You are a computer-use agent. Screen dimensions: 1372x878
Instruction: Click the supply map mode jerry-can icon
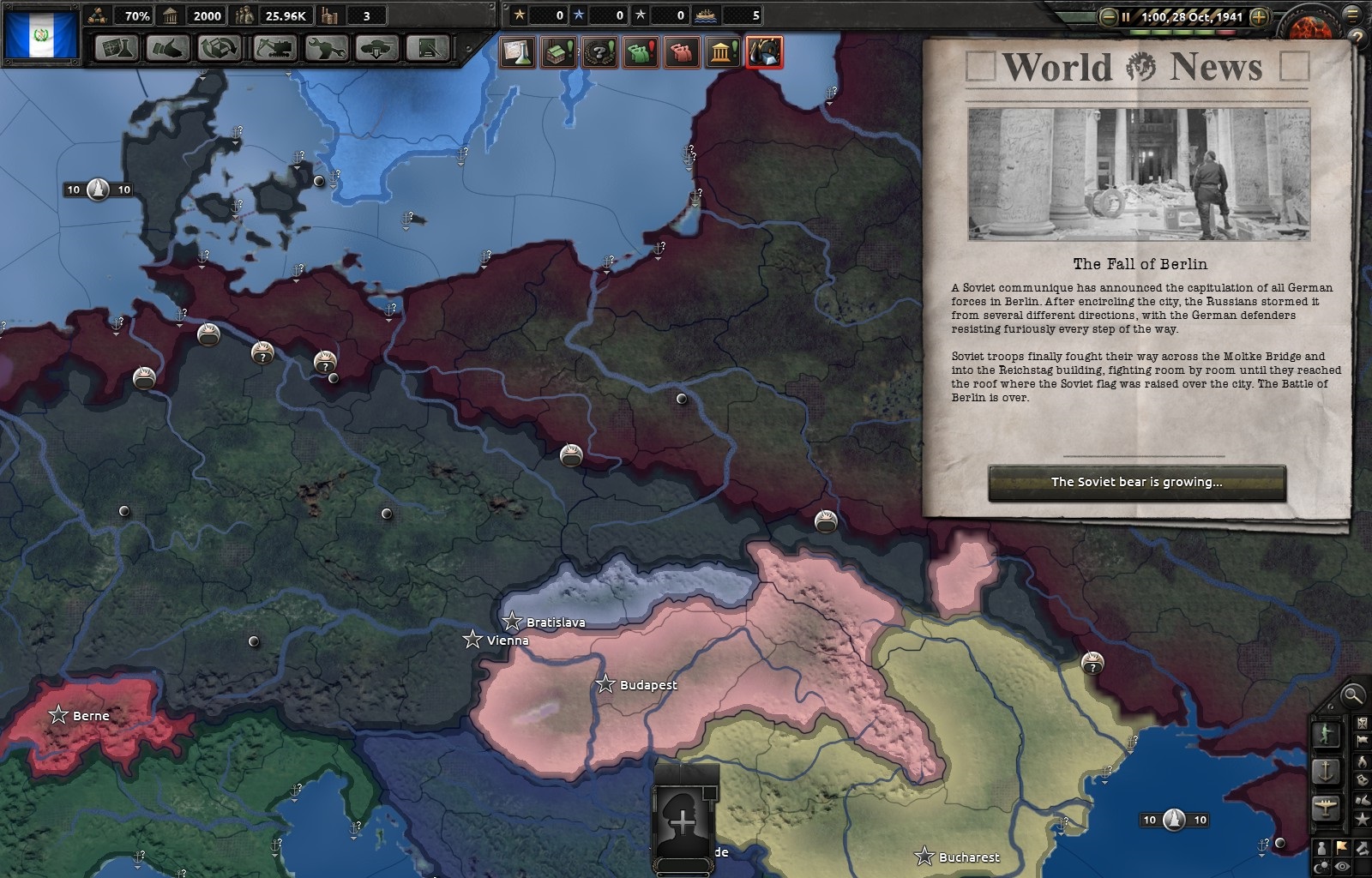pyautogui.click(x=1363, y=780)
